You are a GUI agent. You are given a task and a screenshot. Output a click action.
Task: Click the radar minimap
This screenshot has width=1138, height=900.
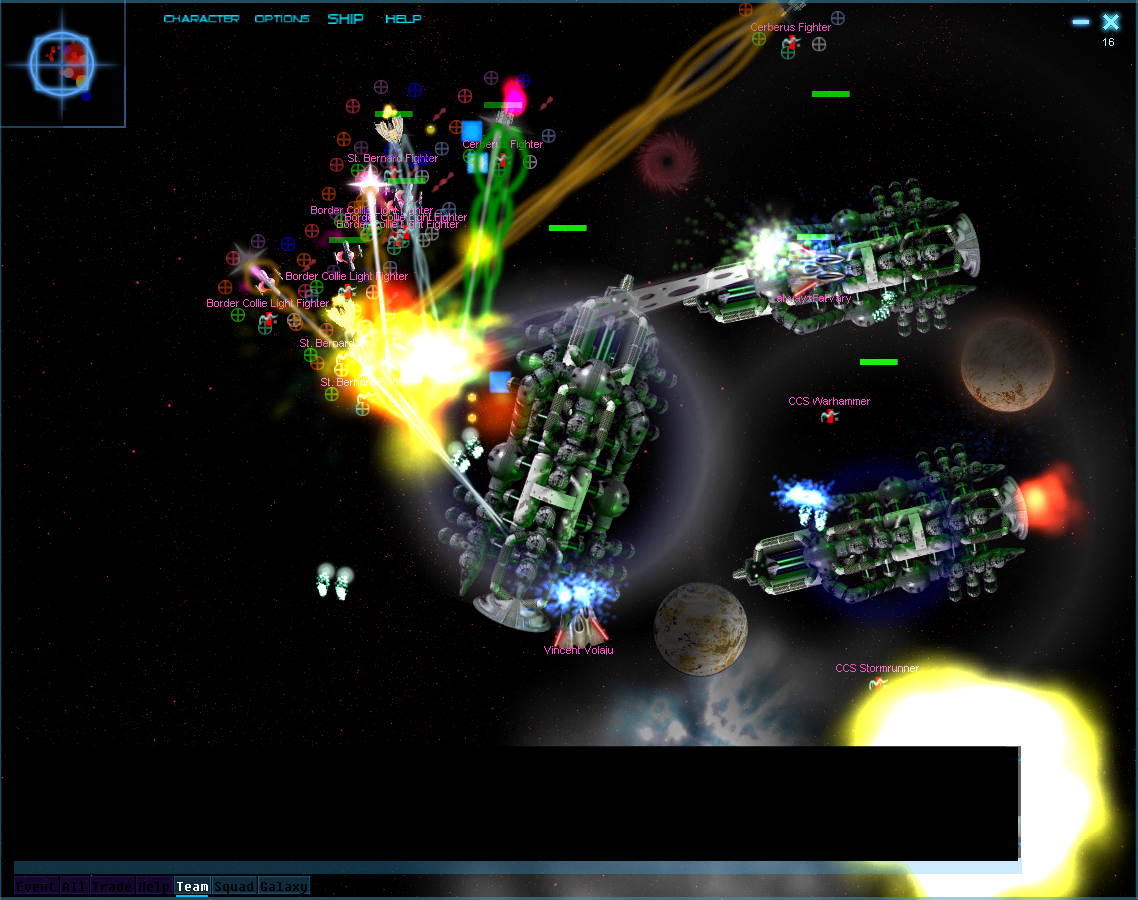point(62,63)
